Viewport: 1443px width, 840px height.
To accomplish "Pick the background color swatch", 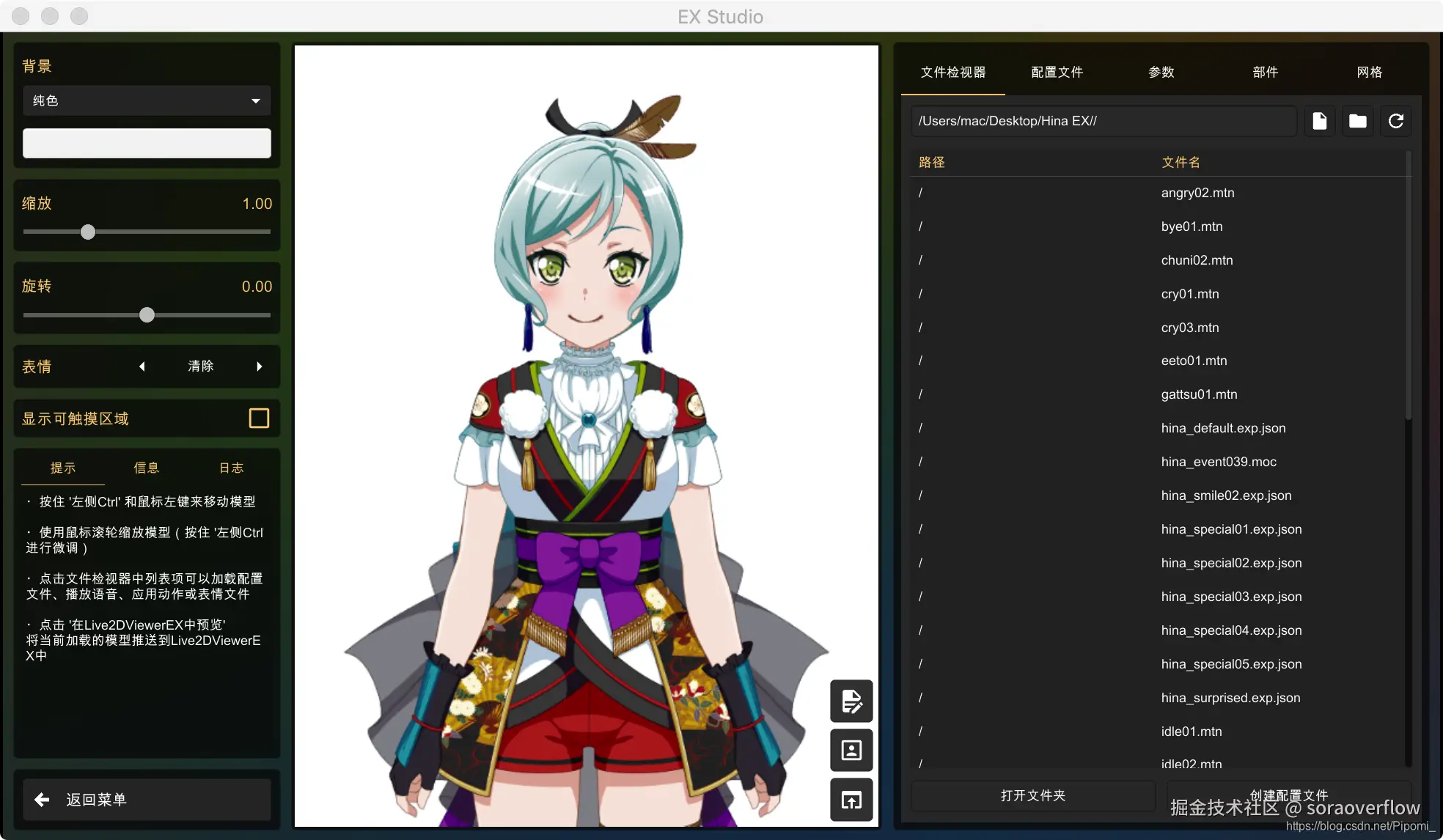I will pyautogui.click(x=146, y=143).
